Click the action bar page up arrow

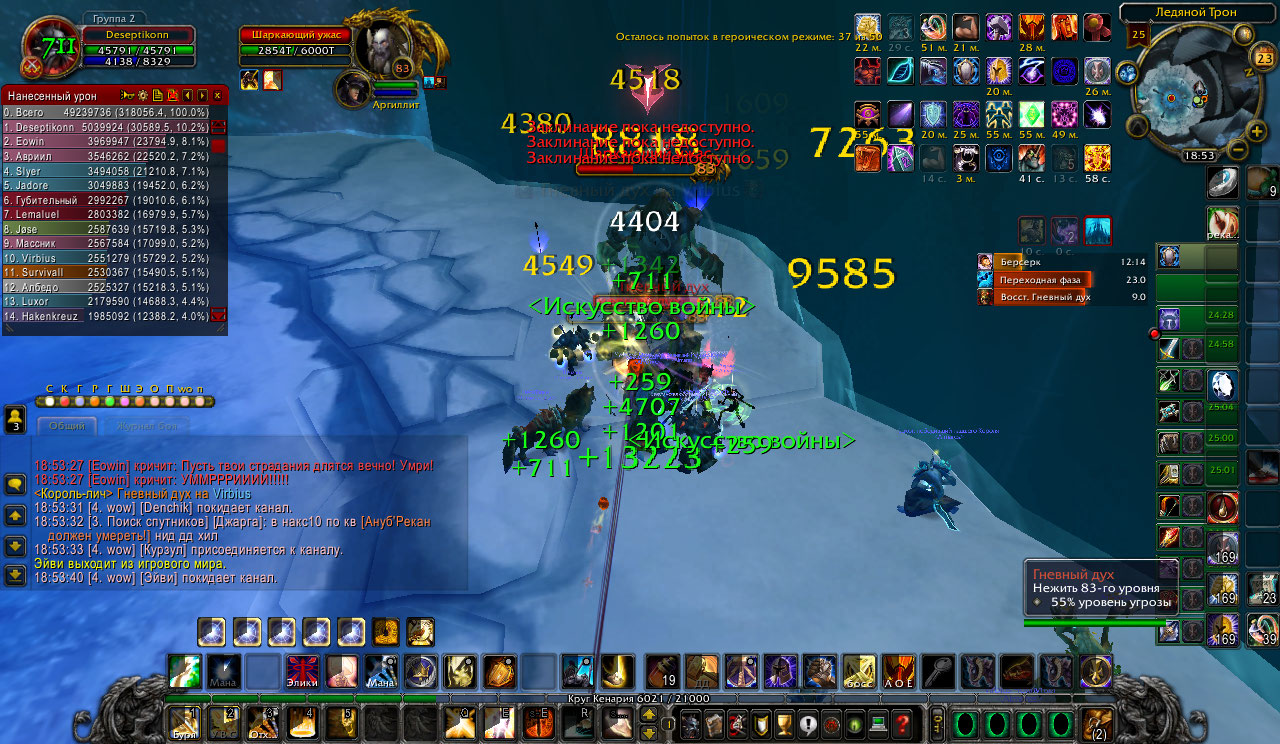click(x=648, y=714)
